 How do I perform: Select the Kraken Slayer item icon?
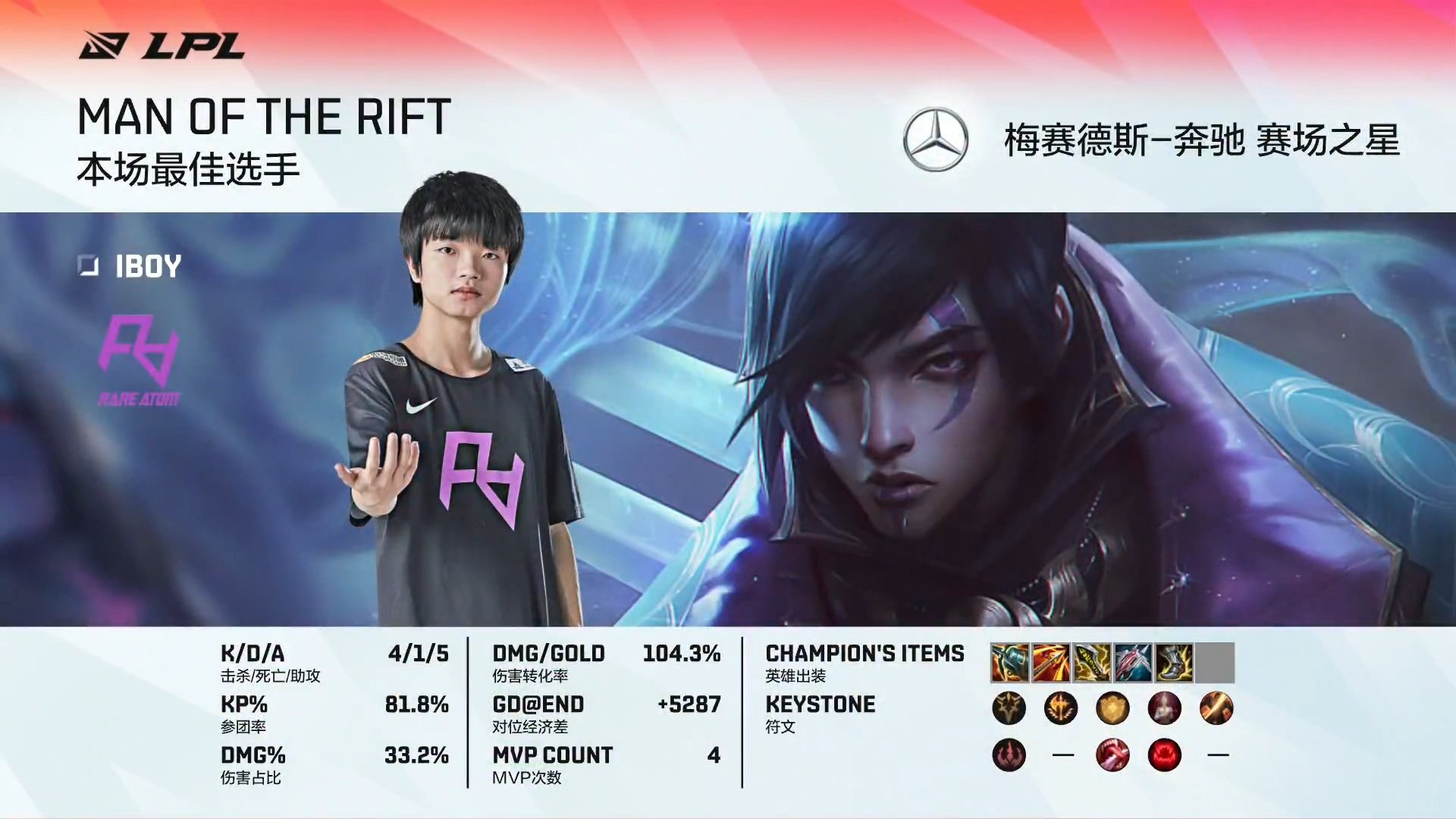(1050, 663)
